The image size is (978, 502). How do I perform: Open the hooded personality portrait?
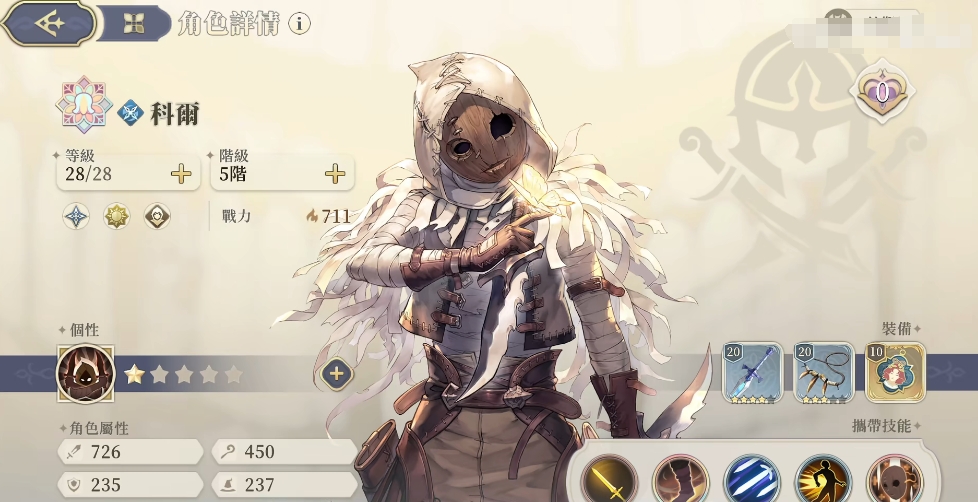tap(86, 374)
